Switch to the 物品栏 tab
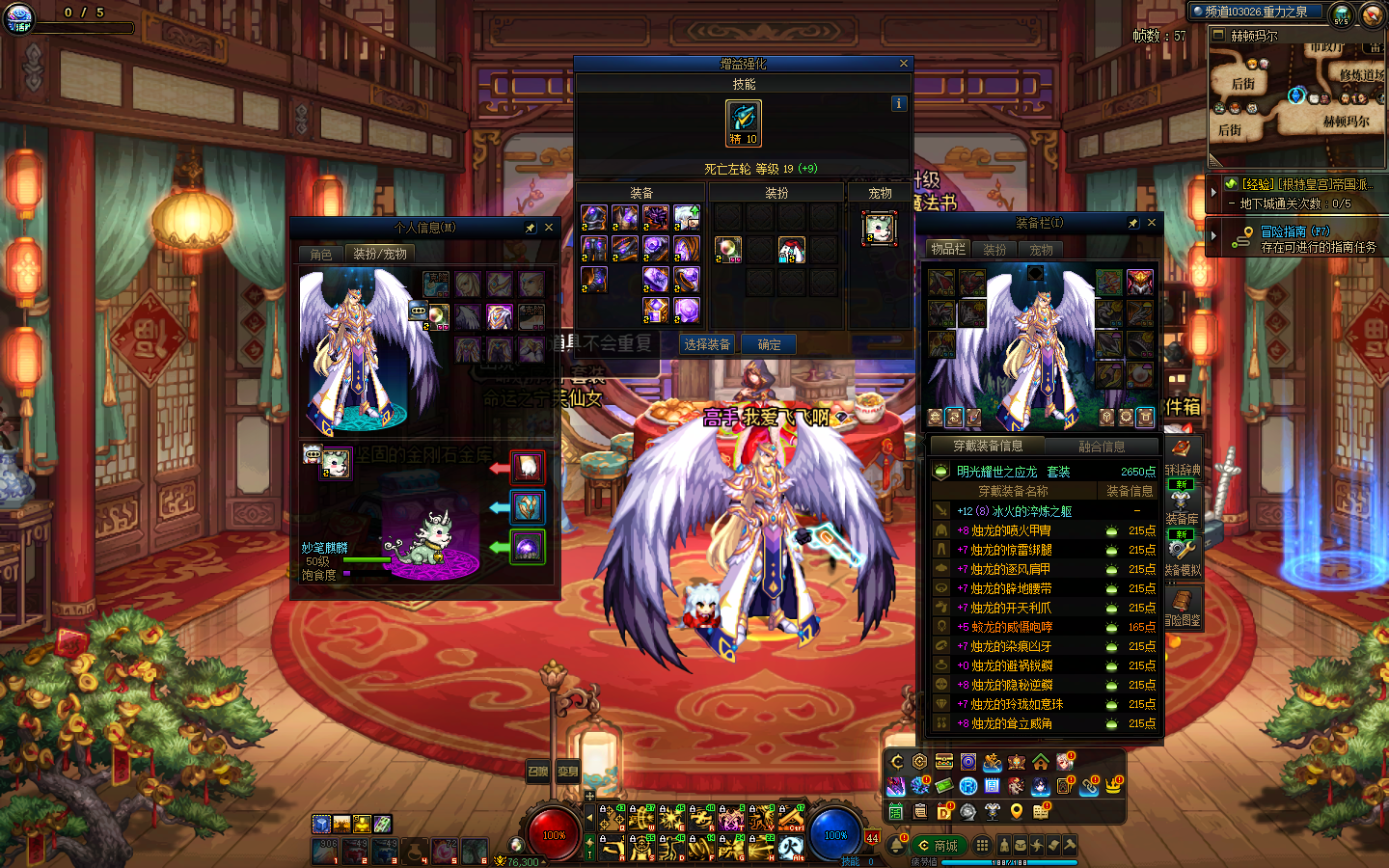1389x868 pixels. pyautogui.click(x=948, y=249)
